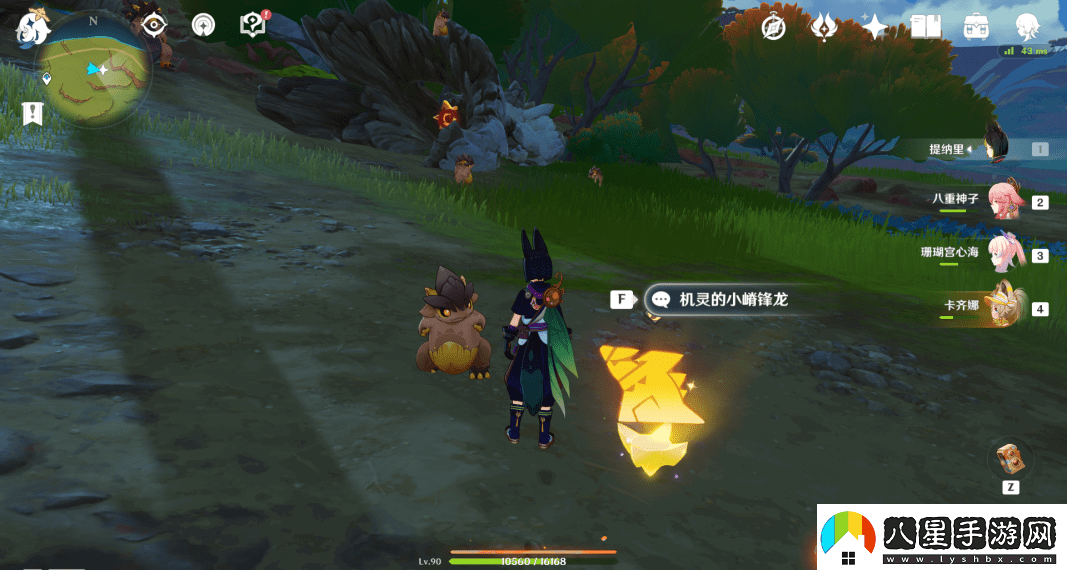This screenshot has width=1067, height=570.
Task: Open the backpack inventory
Action: [977, 28]
